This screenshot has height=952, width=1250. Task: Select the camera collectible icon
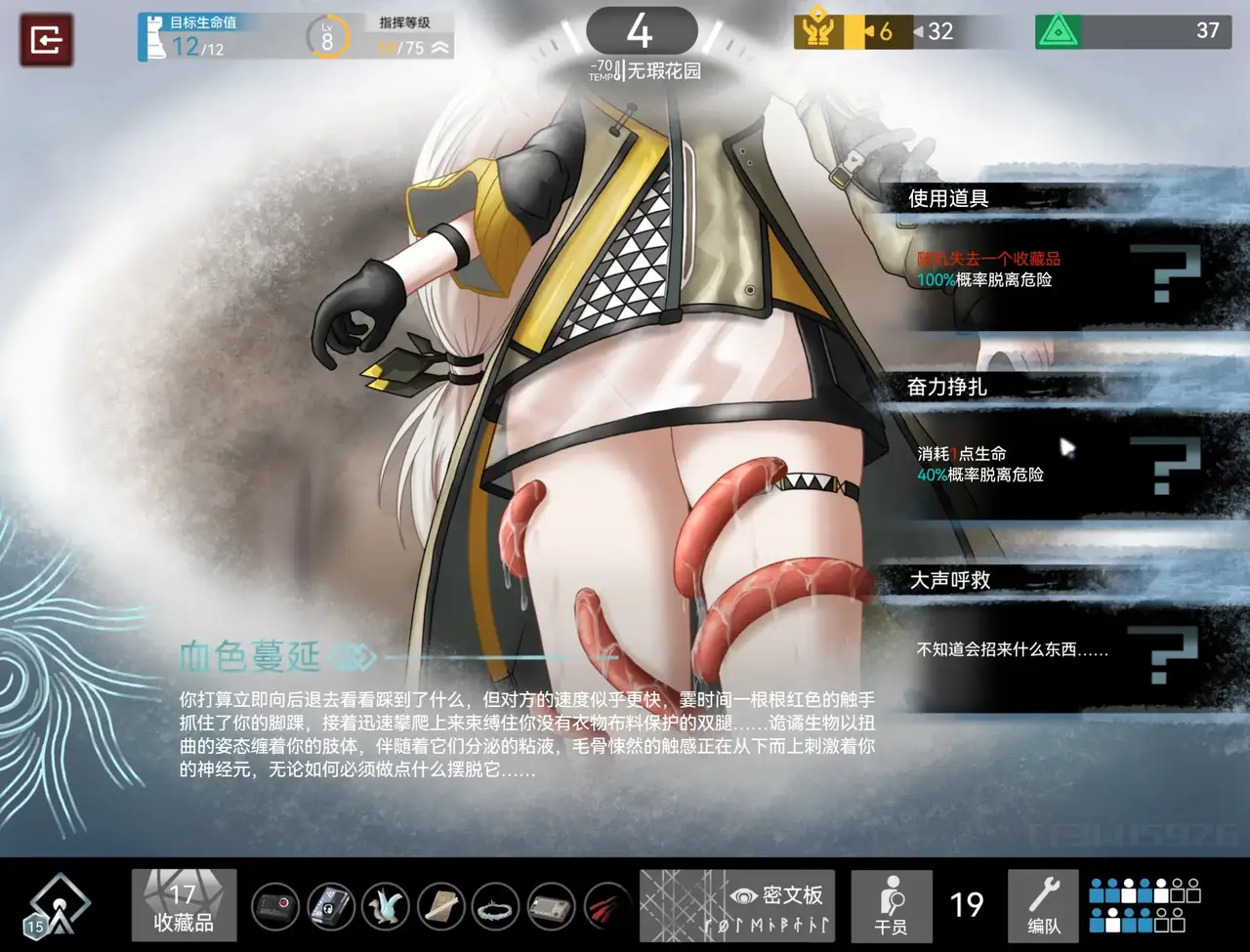click(x=276, y=906)
